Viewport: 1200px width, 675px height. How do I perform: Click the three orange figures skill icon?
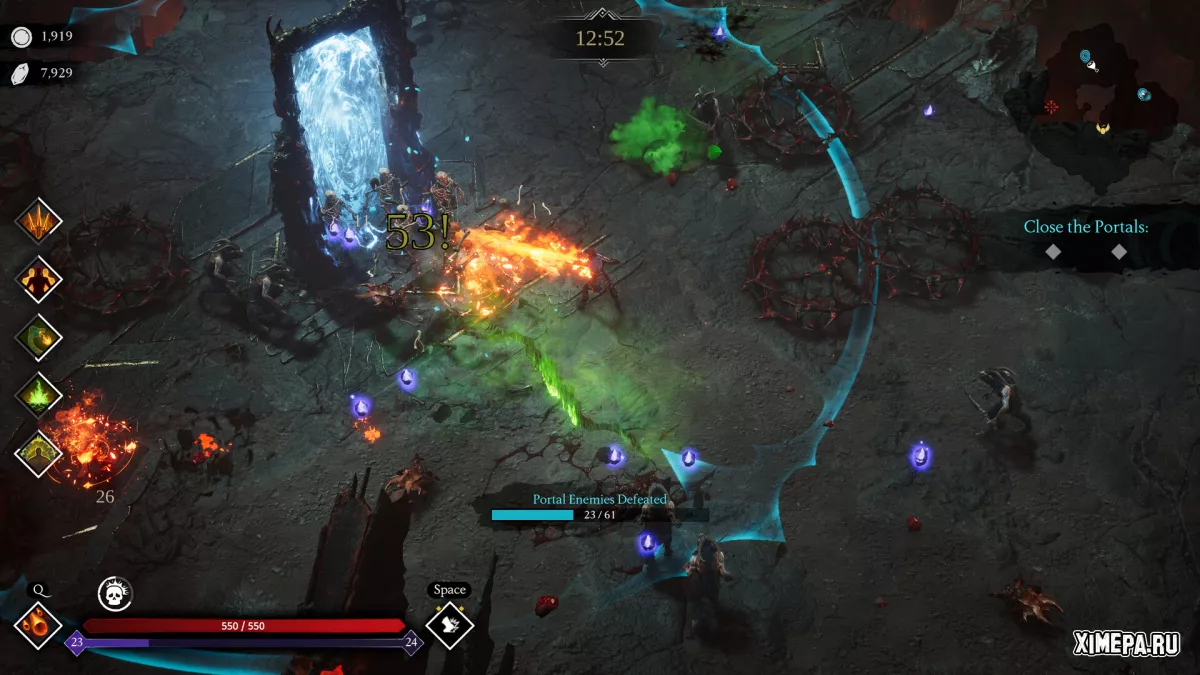(39, 279)
